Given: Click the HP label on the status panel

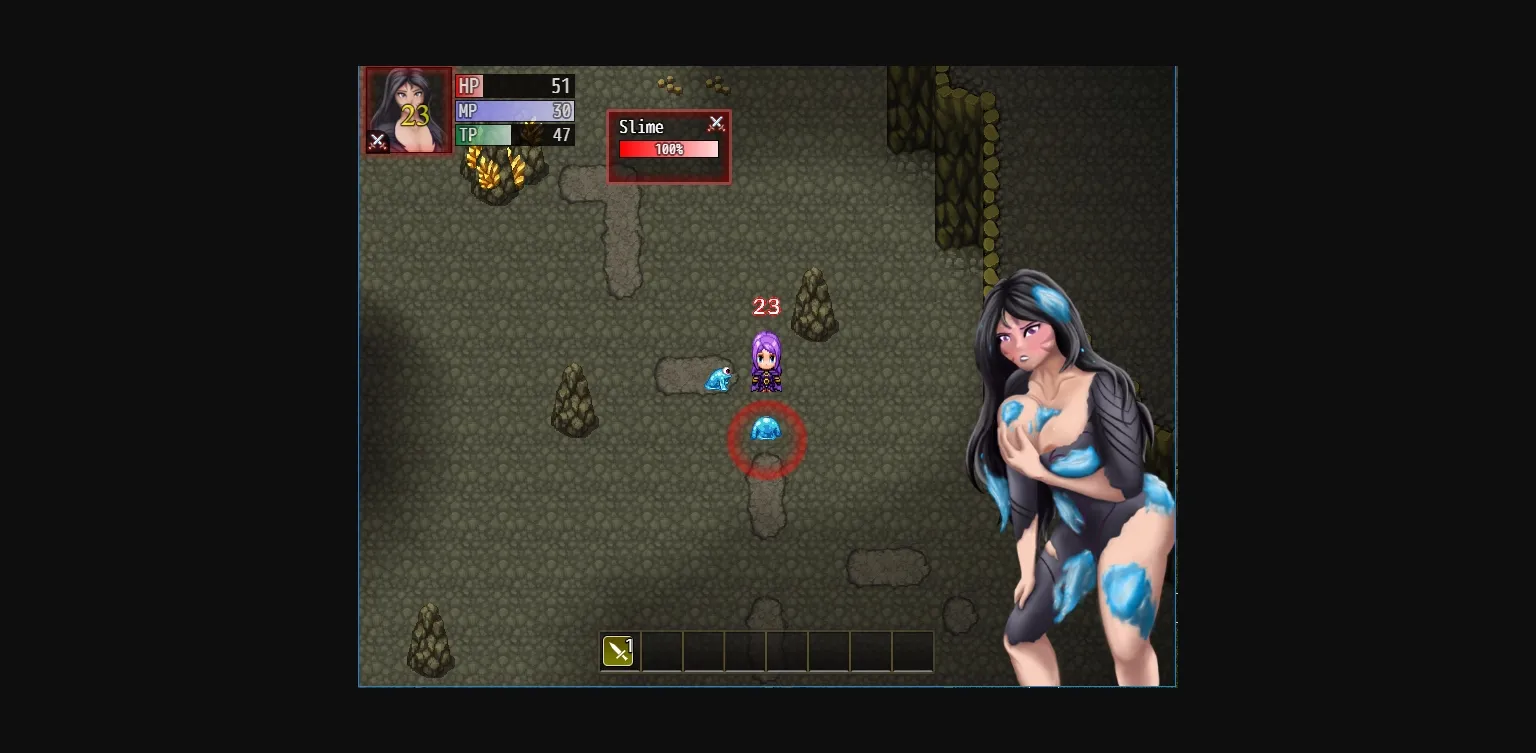Looking at the screenshot, I should click(469, 86).
